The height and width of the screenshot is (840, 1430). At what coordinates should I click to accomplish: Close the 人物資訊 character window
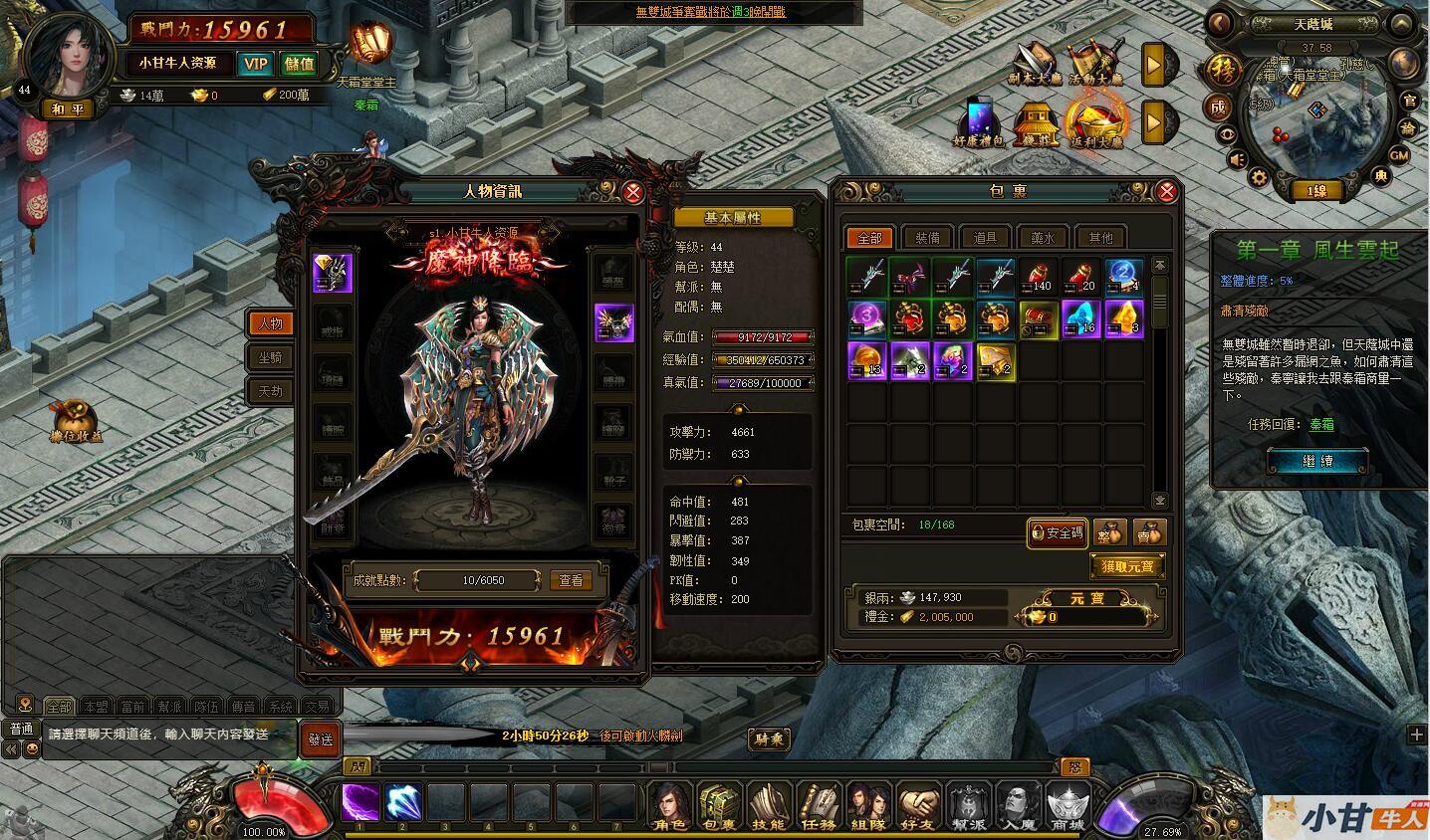[x=632, y=193]
